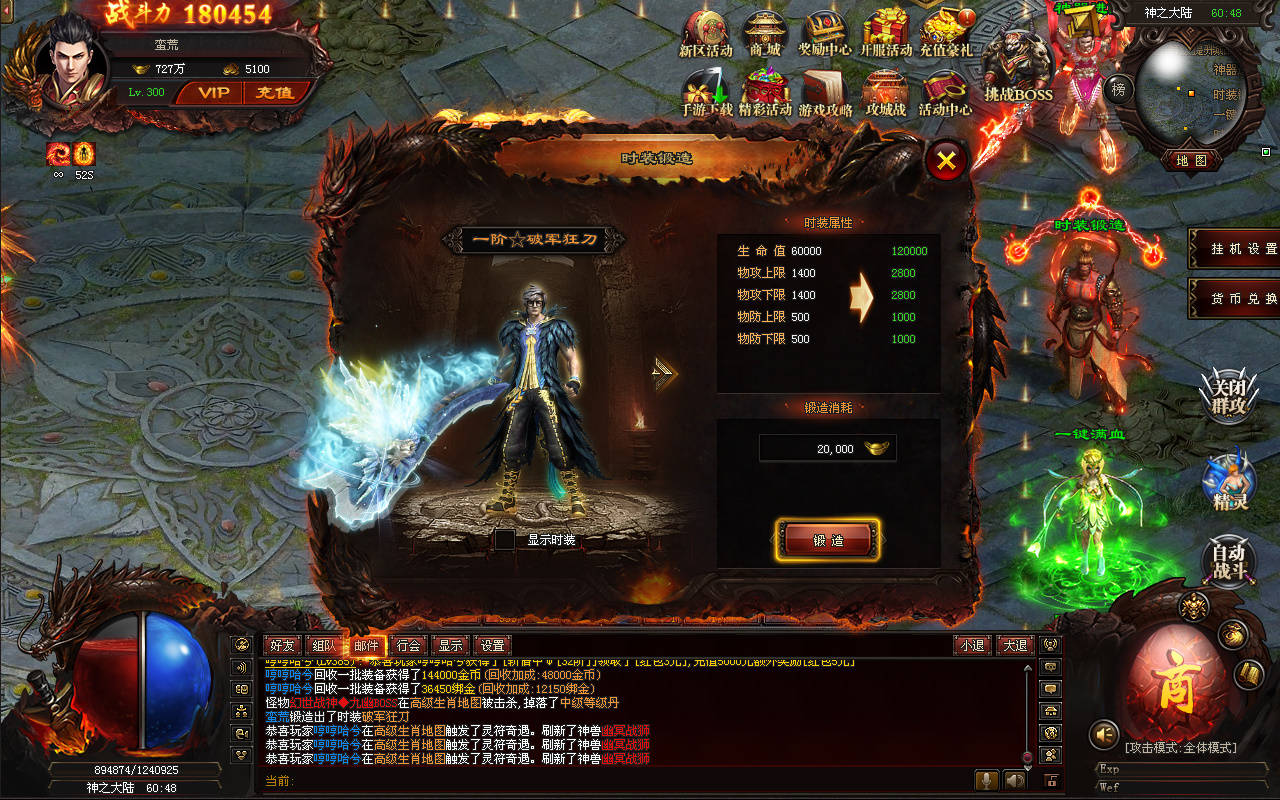The image size is (1280, 800).
Task: Click the 关闭群攻 toggle button
Action: point(1228,395)
